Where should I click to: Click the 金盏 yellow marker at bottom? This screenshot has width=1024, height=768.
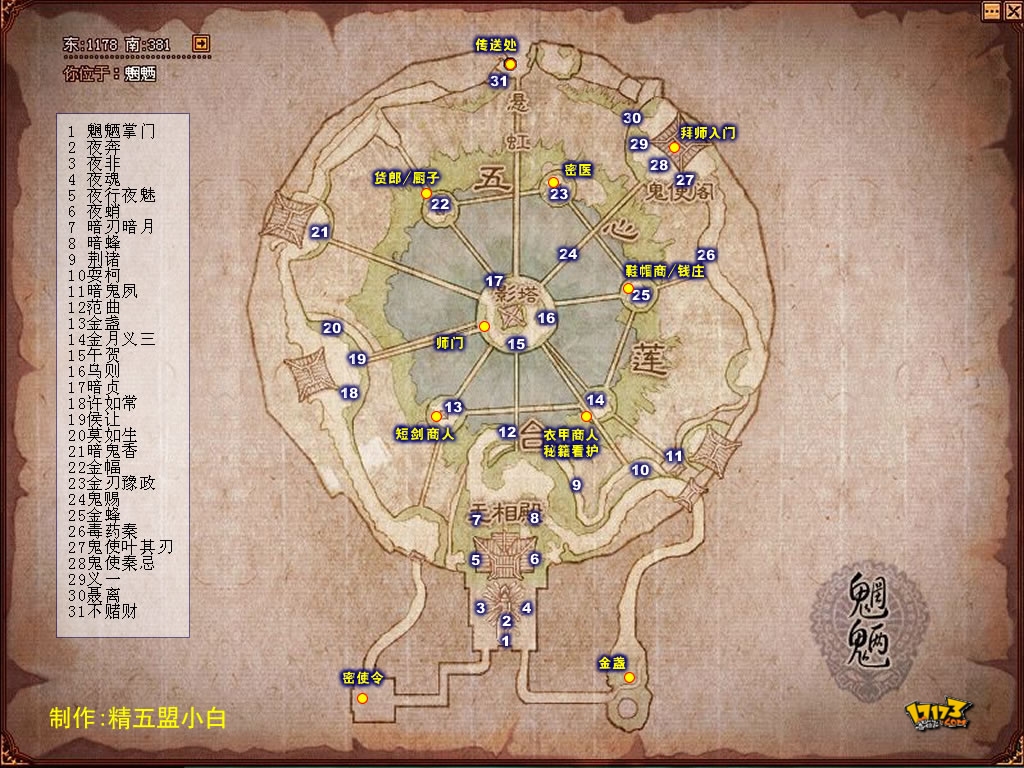click(629, 678)
